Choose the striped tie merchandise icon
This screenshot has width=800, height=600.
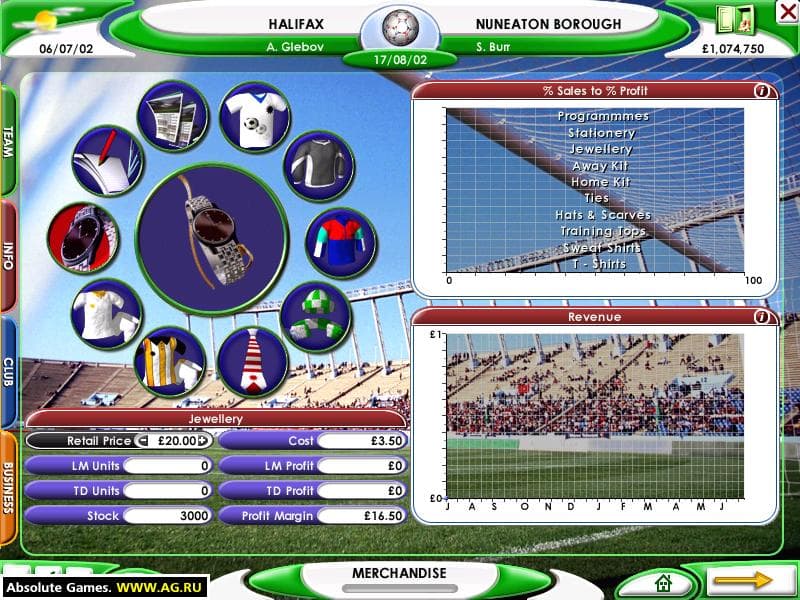[x=253, y=361]
